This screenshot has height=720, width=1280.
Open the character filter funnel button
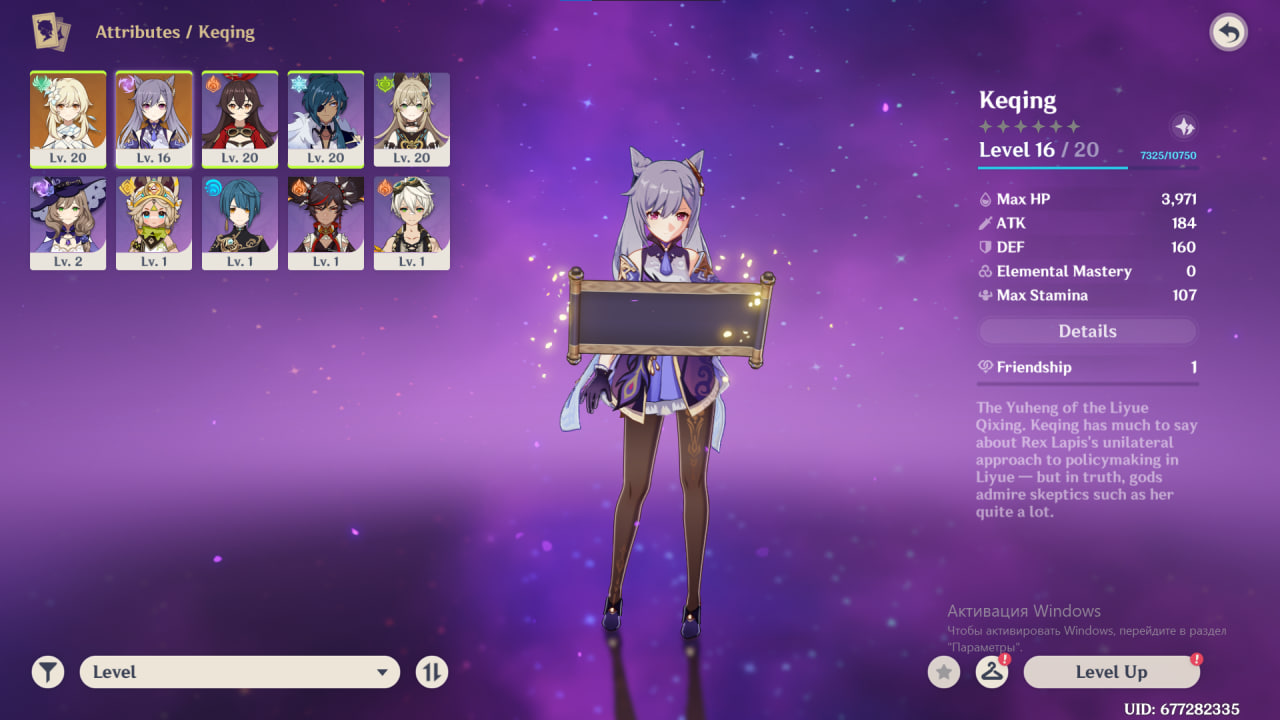pos(47,672)
